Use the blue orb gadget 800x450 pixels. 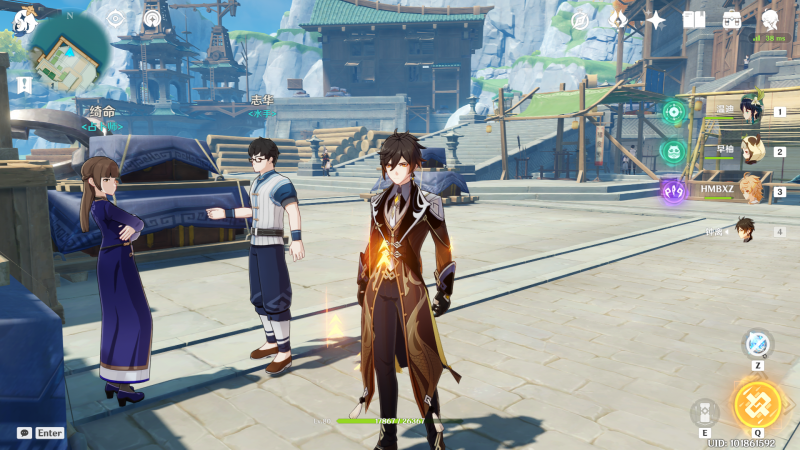(758, 344)
